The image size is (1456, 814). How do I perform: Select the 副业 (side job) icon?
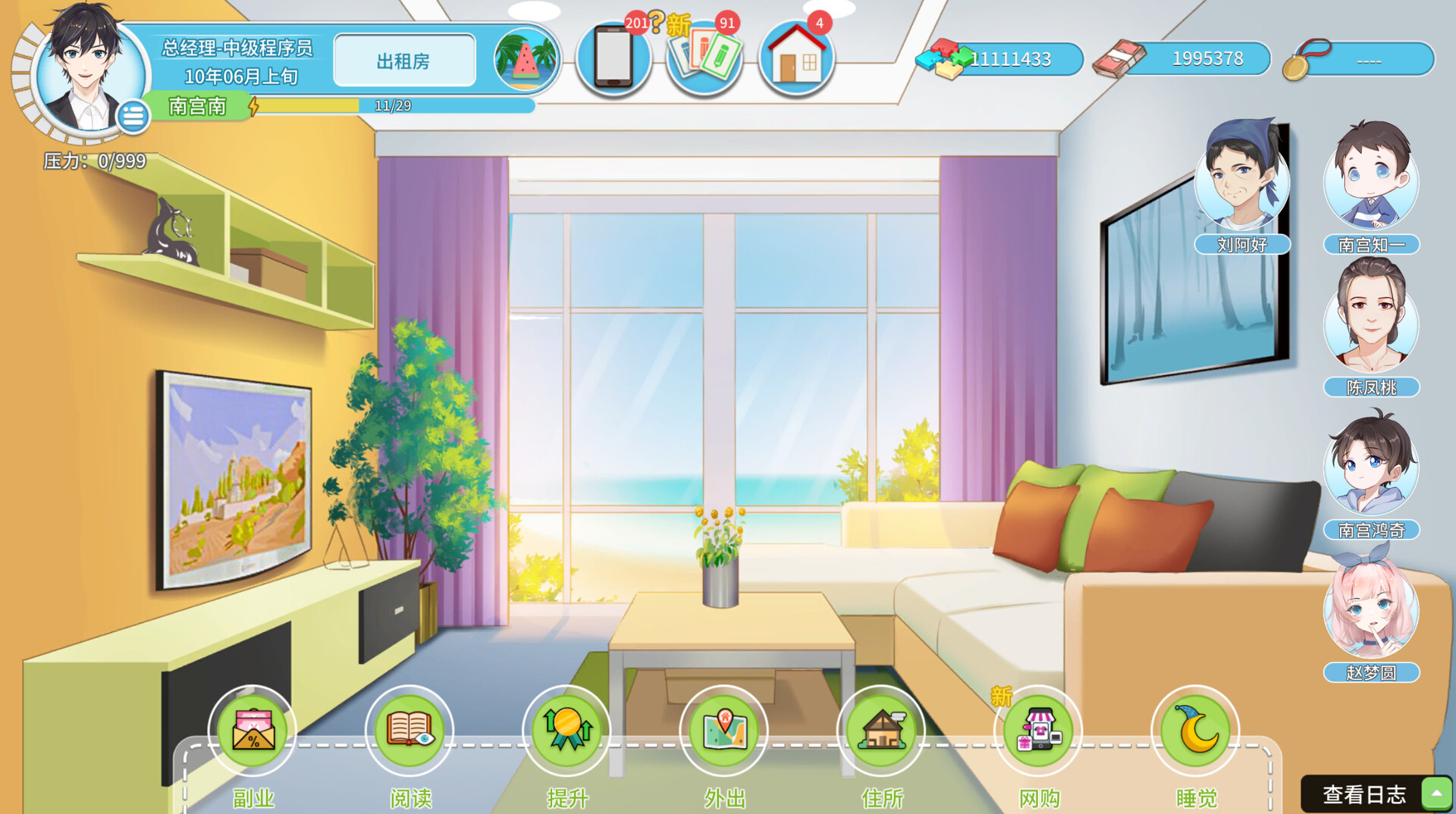coord(253,730)
